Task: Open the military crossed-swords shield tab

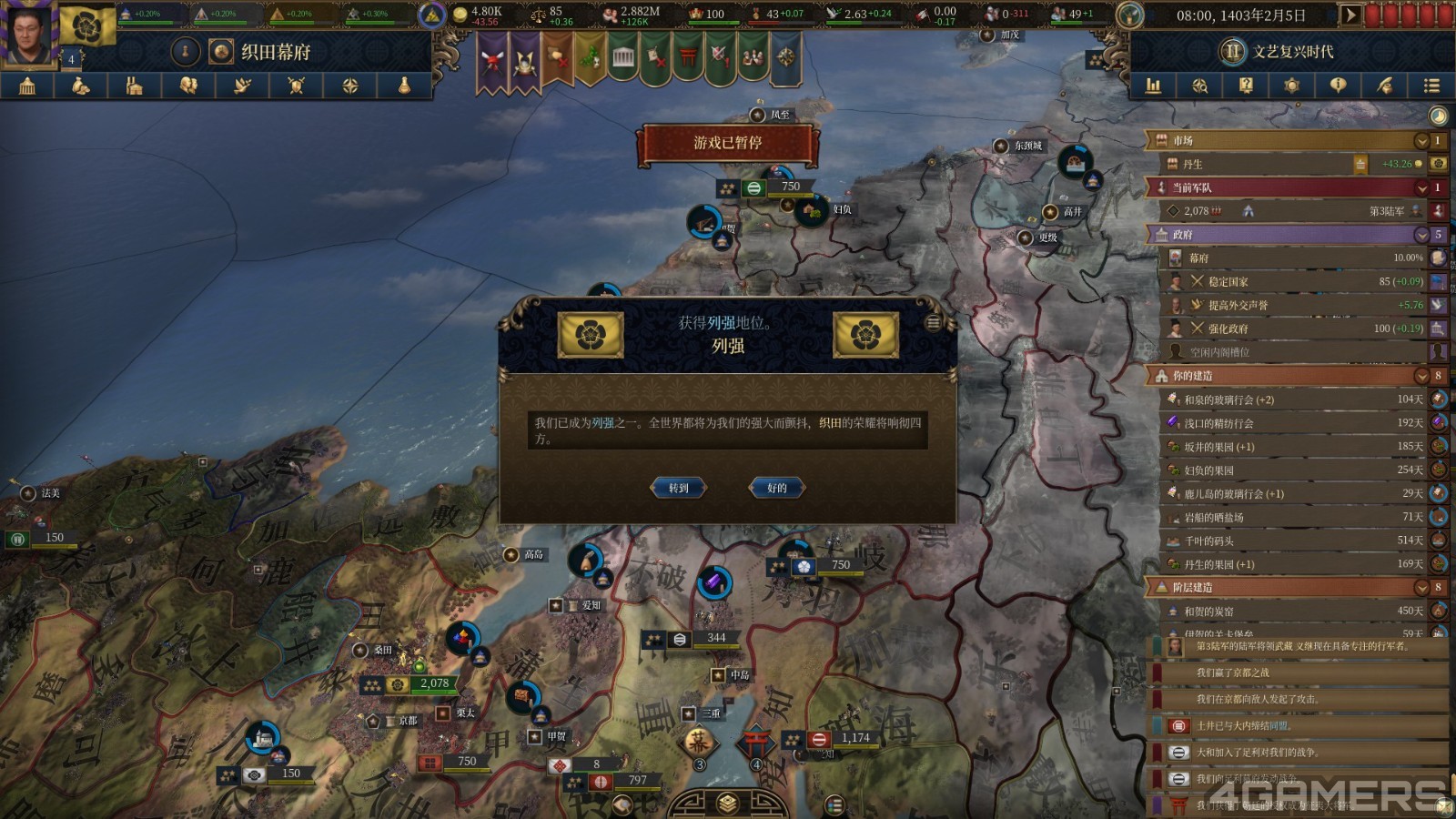Action: point(296,86)
